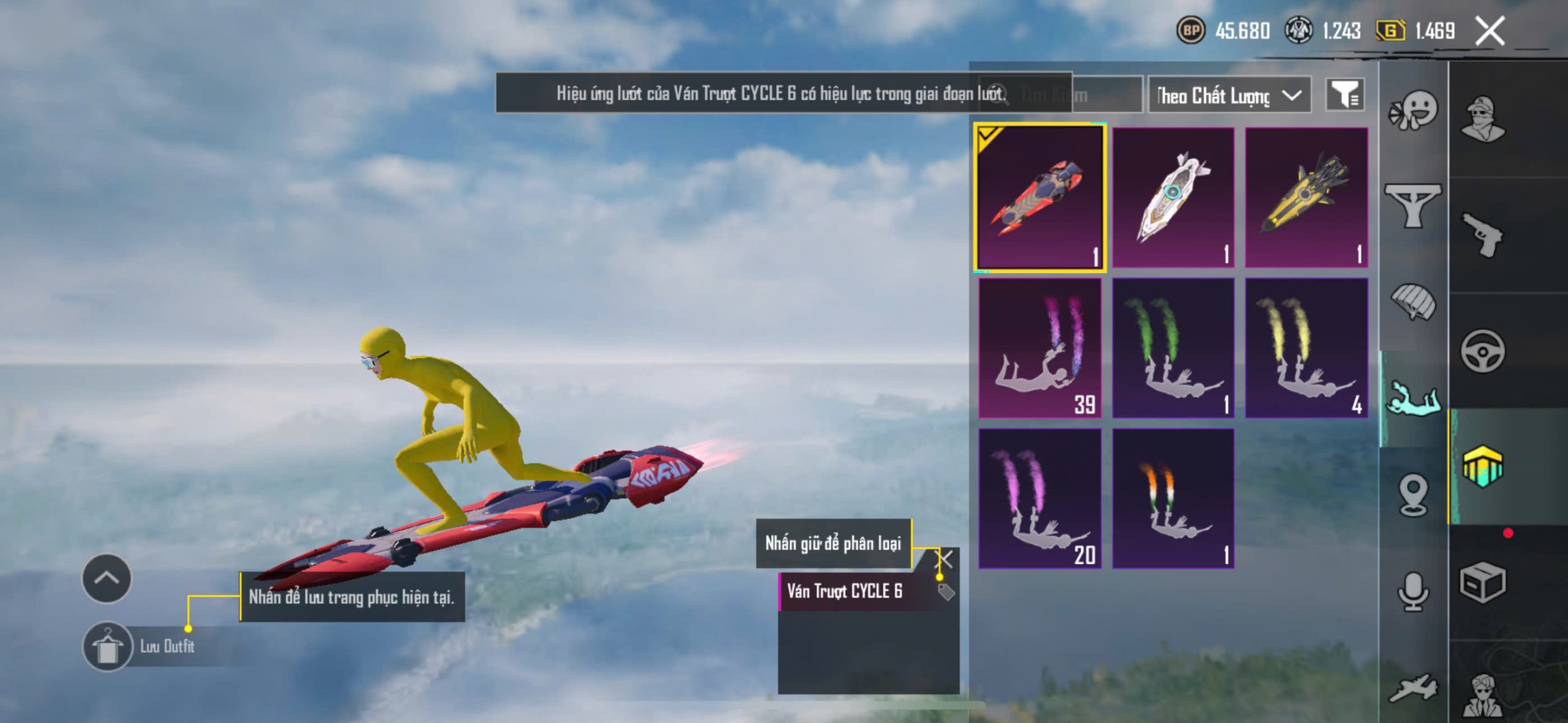Viewport: 1568px width, 723px height.
Task: Pick the yellow and black glider board
Action: (x=1306, y=197)
